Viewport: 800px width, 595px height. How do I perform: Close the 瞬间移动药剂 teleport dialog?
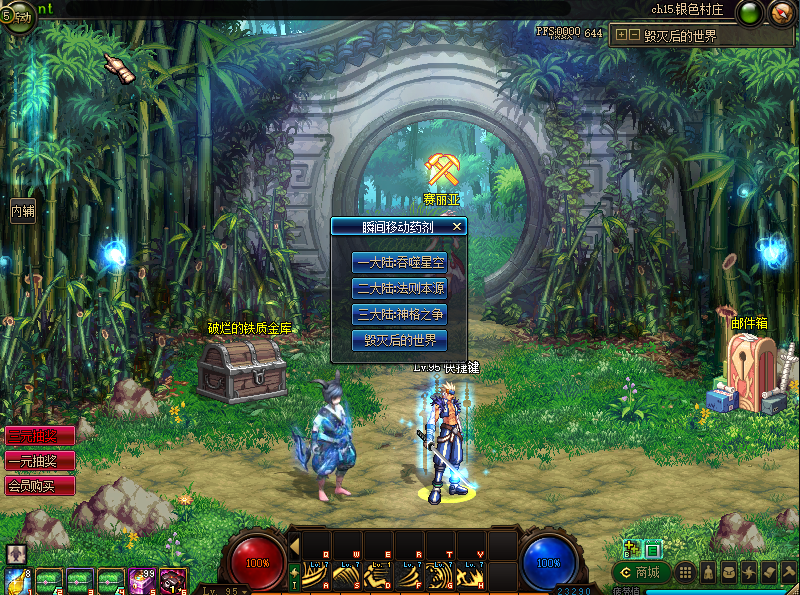(457, 227)
